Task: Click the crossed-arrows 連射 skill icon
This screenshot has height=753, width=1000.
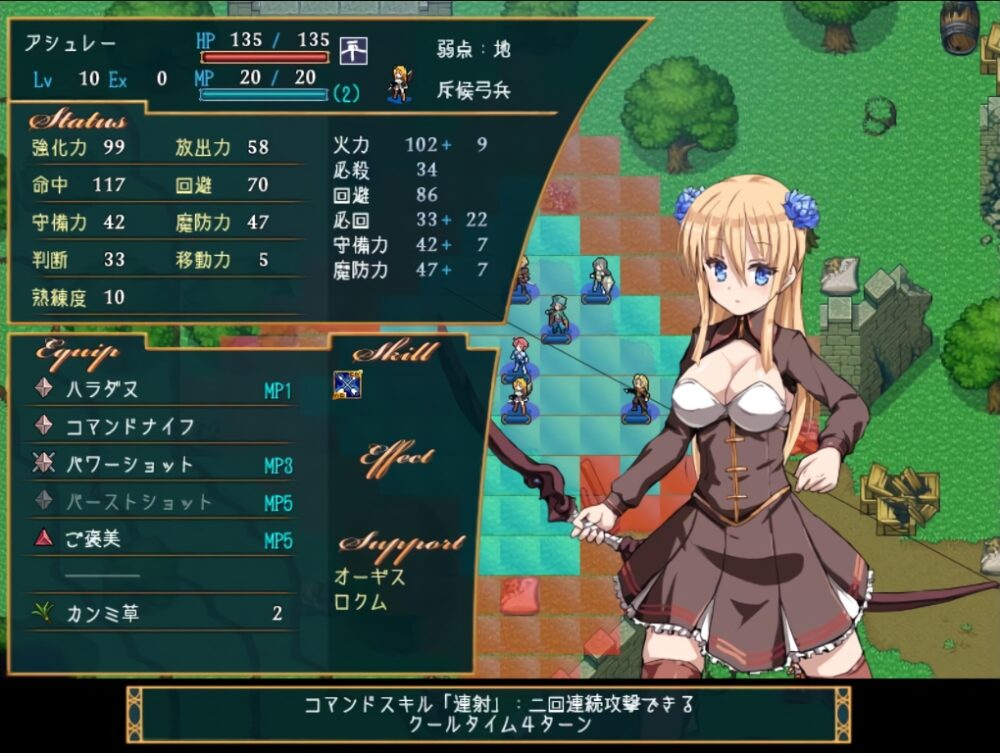Action: click(x=347, y=385)
